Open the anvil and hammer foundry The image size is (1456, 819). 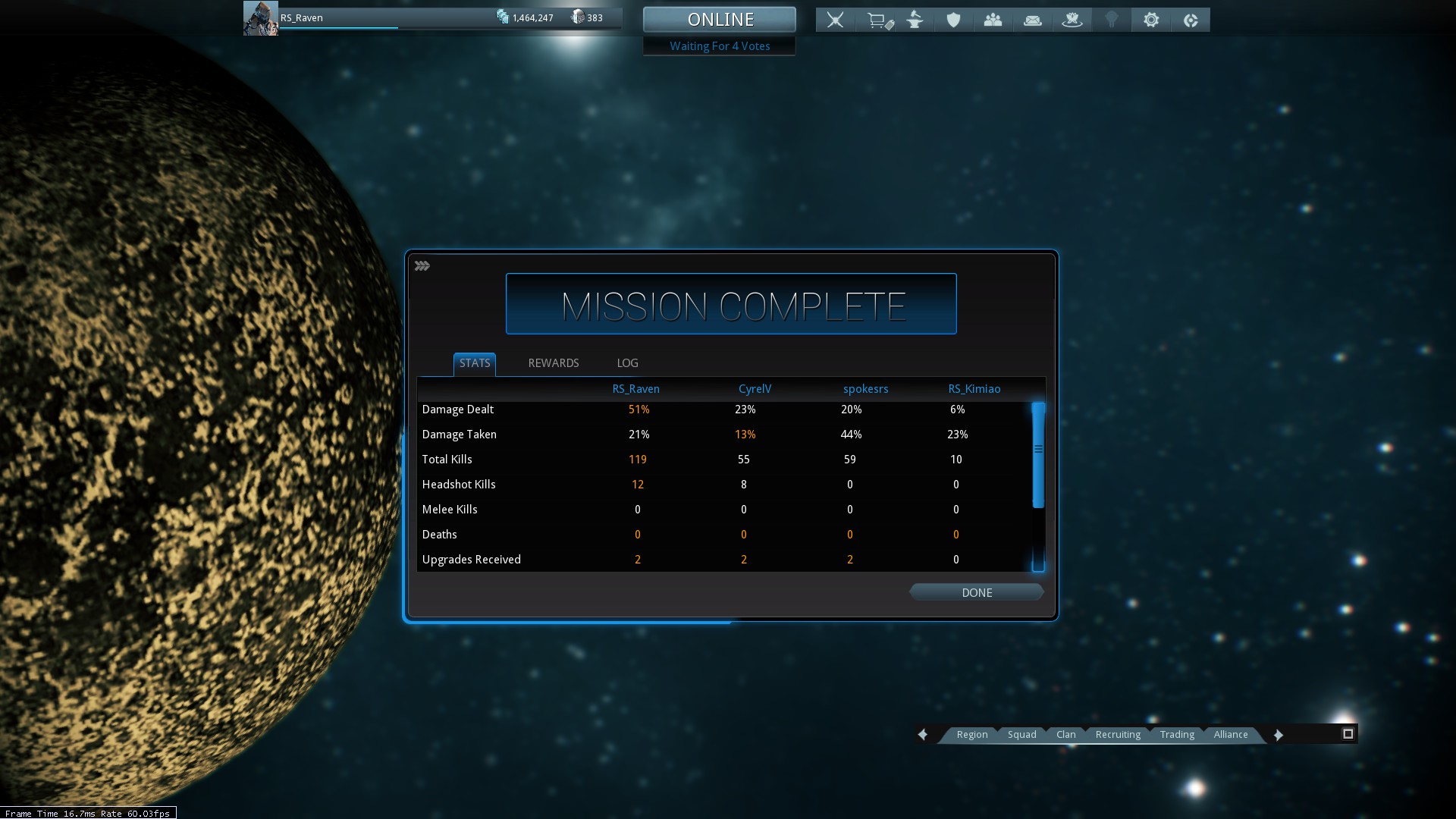[915, 20]
